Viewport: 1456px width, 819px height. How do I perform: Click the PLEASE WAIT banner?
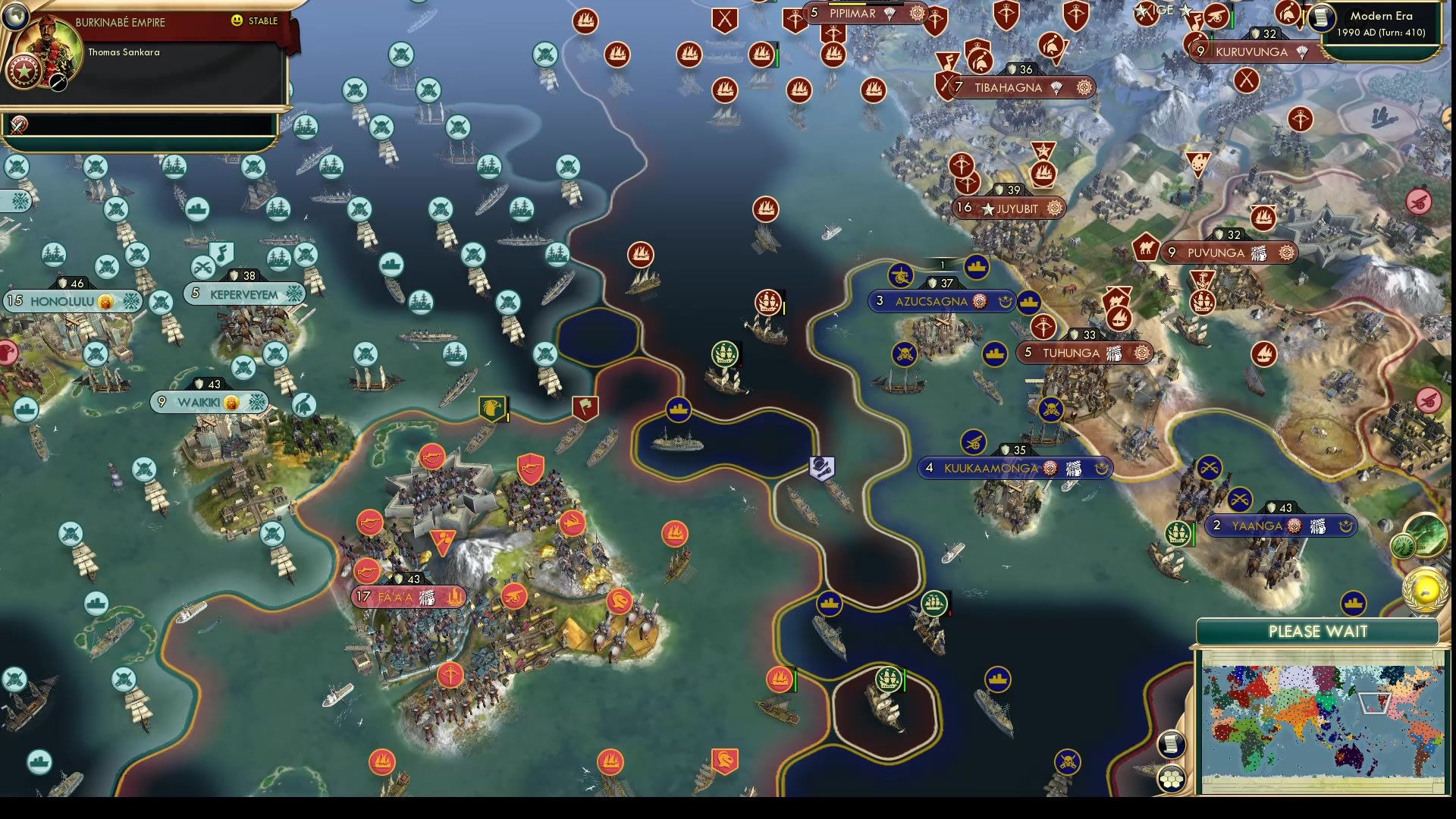(x=1318, y=631)
